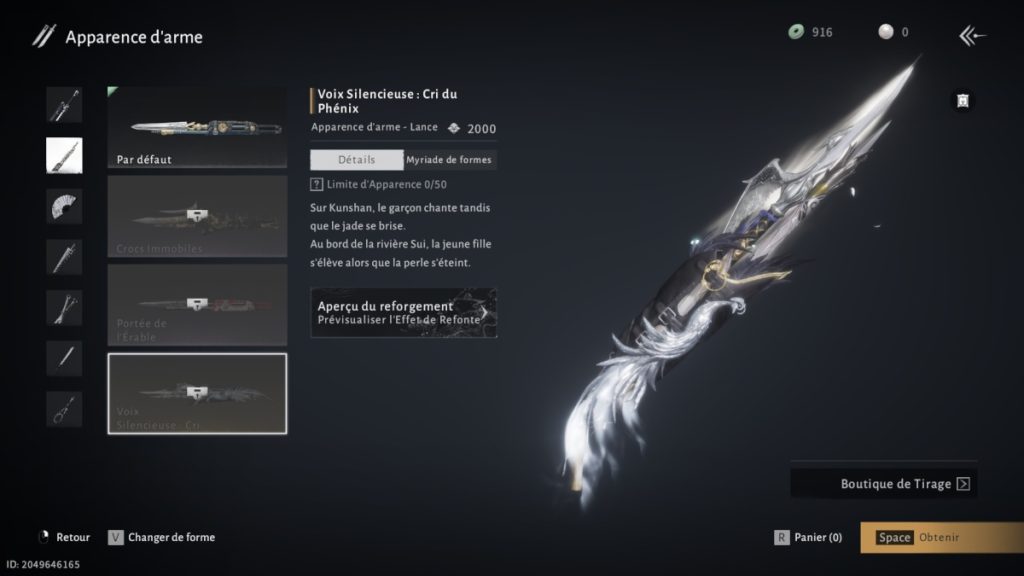Image resolution: width=1024 pixels, height=576 pixels.
Task: Select the Par défaut weapon appearance
Action: coord(197,126)
